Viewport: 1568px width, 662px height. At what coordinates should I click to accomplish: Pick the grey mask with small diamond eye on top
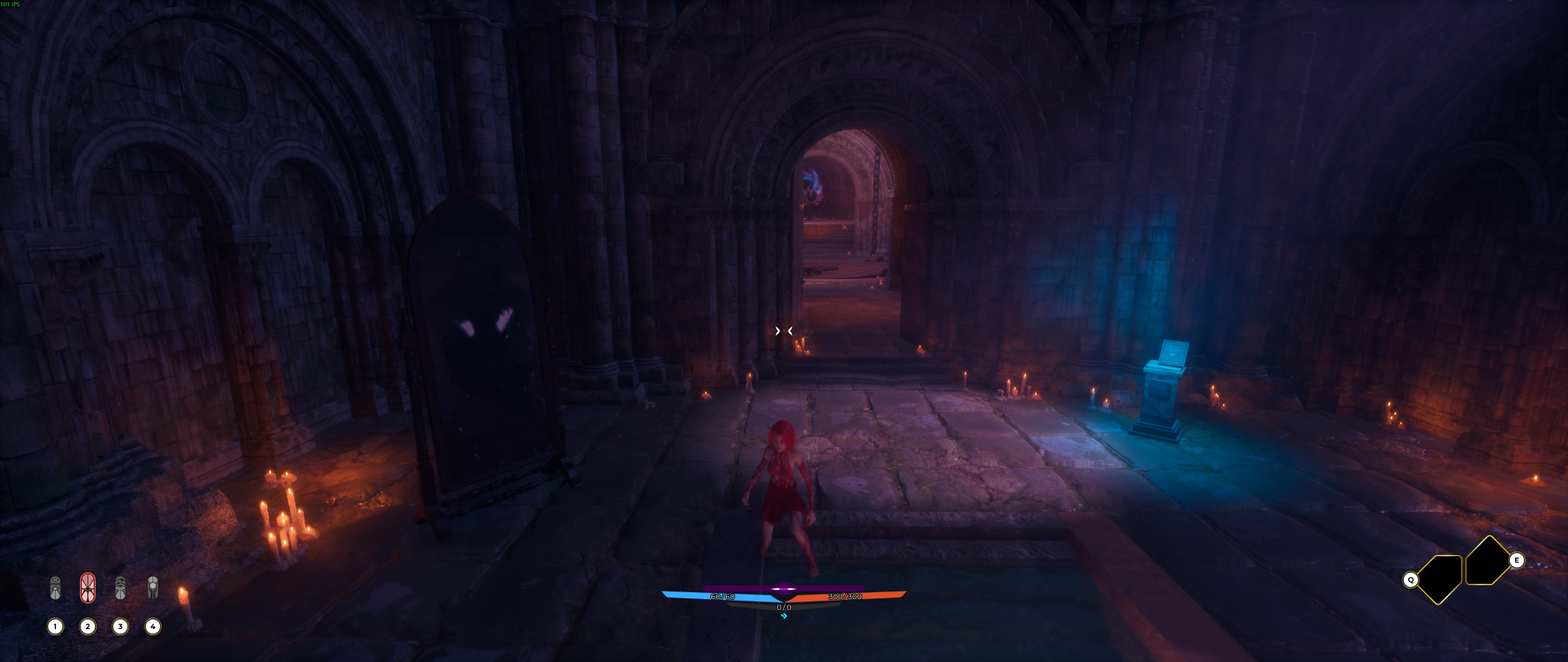point(55,588)
